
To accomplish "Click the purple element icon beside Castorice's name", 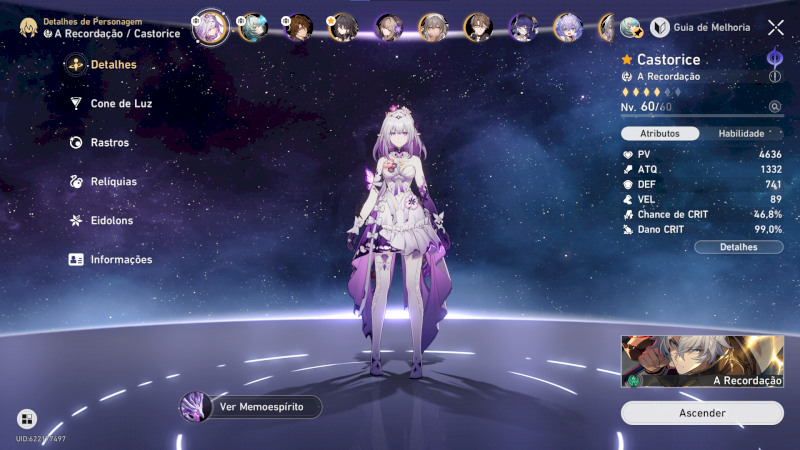I will click(774, 58).
